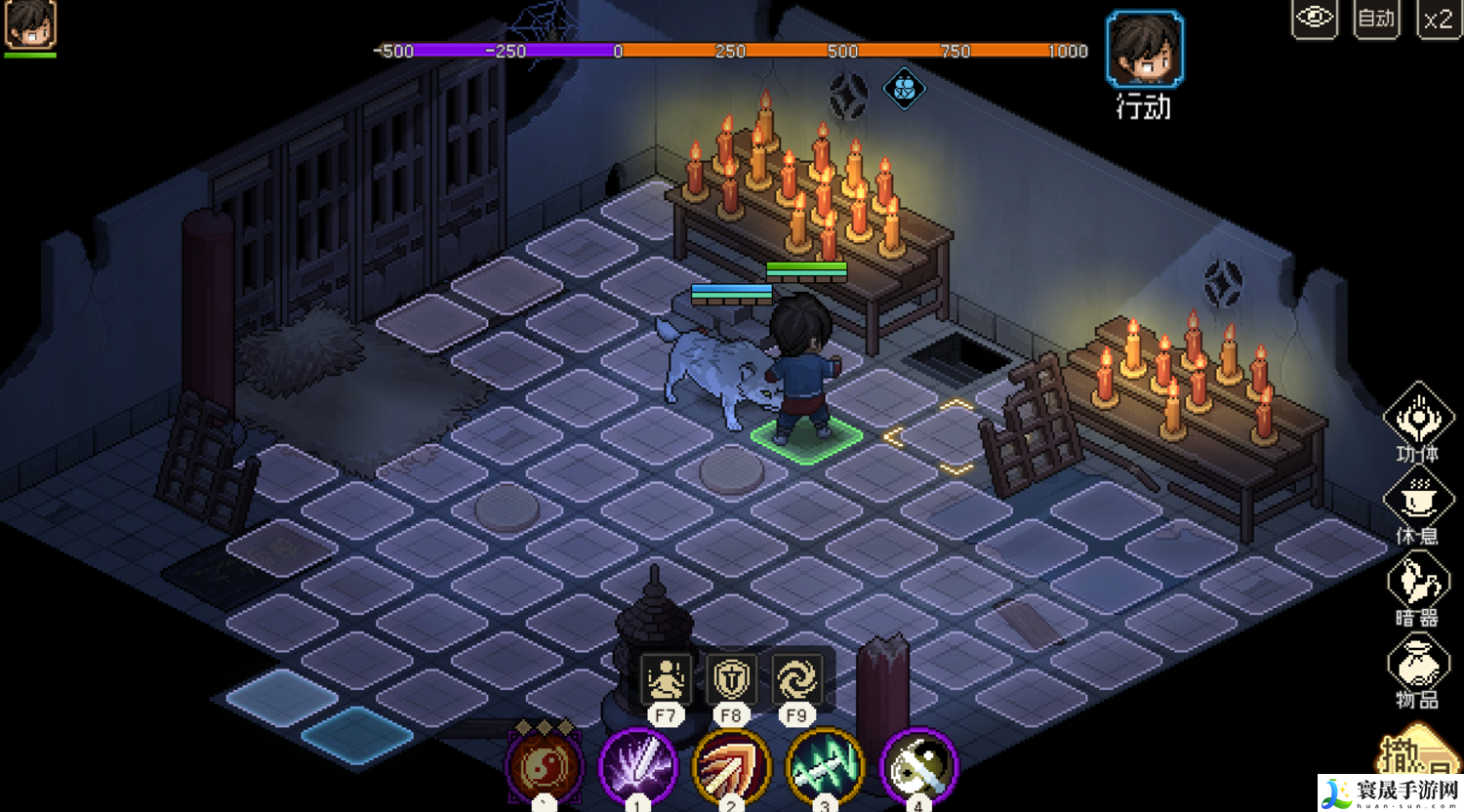Select the hero portrait in turn order
Screen dimensions: 1464x812
click(1144, 49)
